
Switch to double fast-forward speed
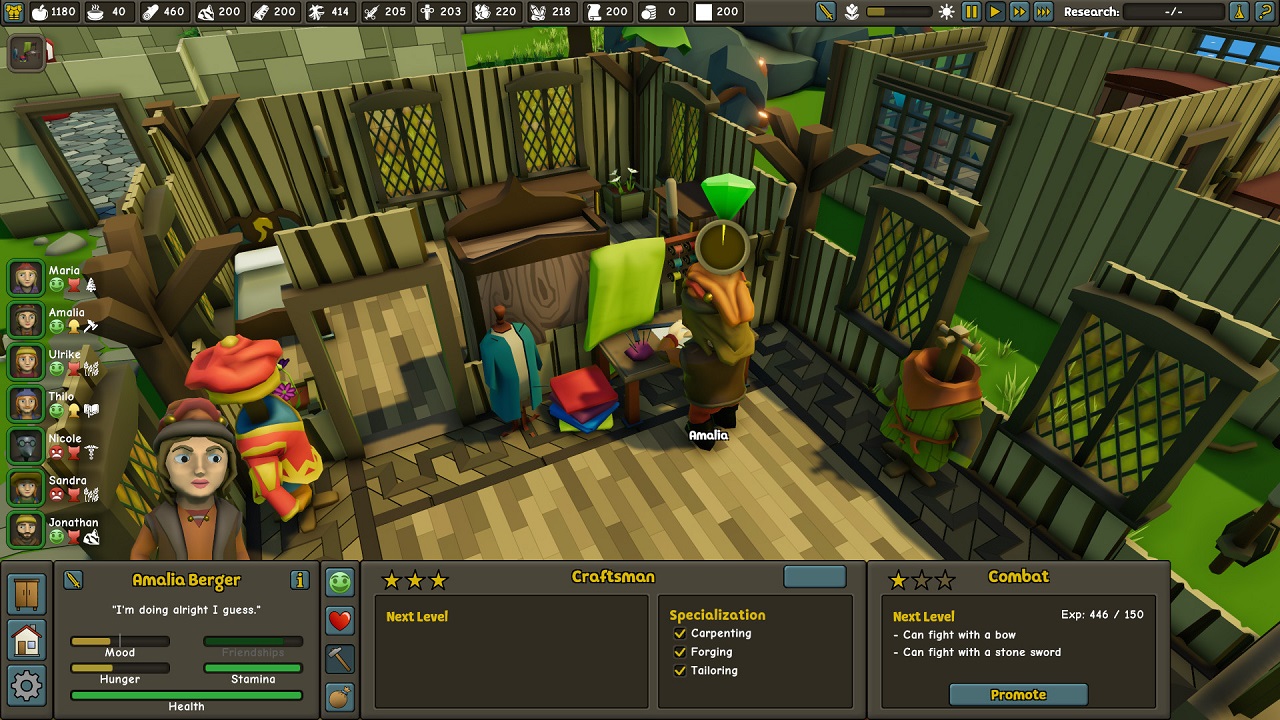(1019, 12)
